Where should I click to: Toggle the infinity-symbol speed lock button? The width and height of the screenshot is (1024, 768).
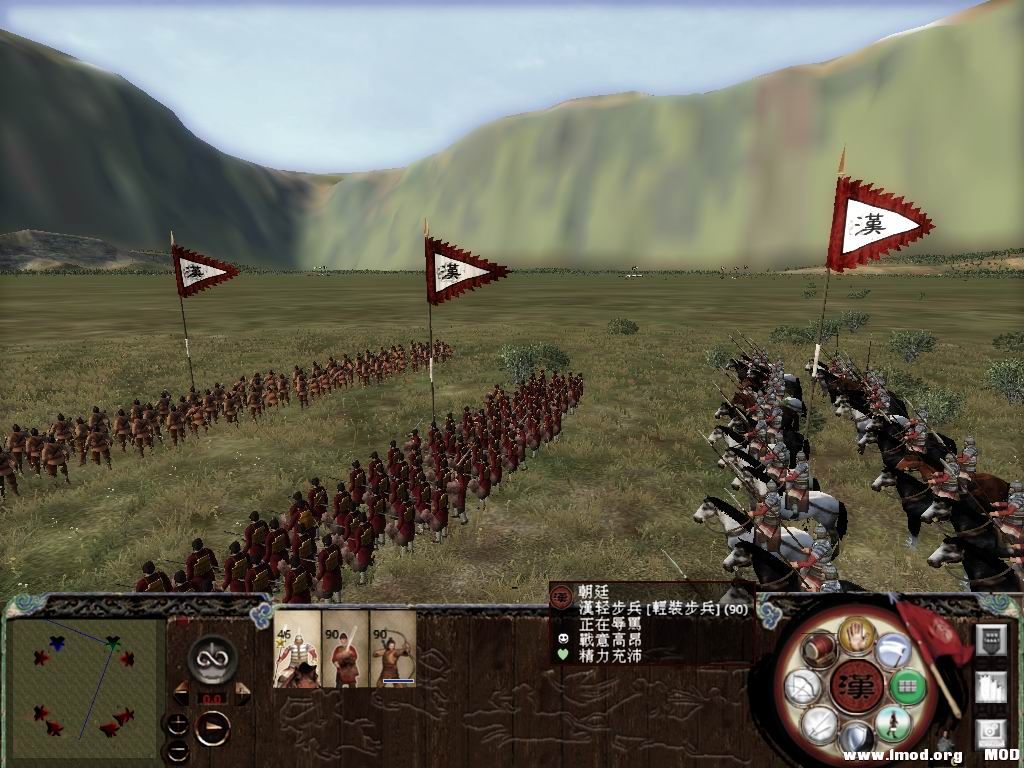pyautogui.click(x=212, y=658)
